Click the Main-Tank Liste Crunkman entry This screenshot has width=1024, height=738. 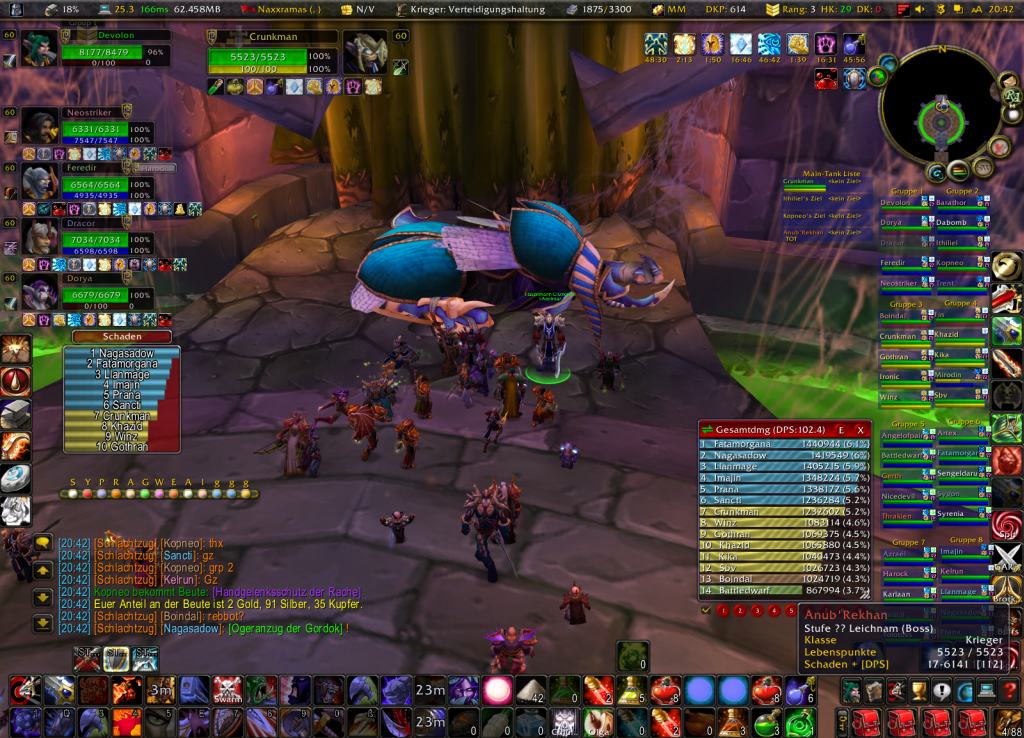800,181
